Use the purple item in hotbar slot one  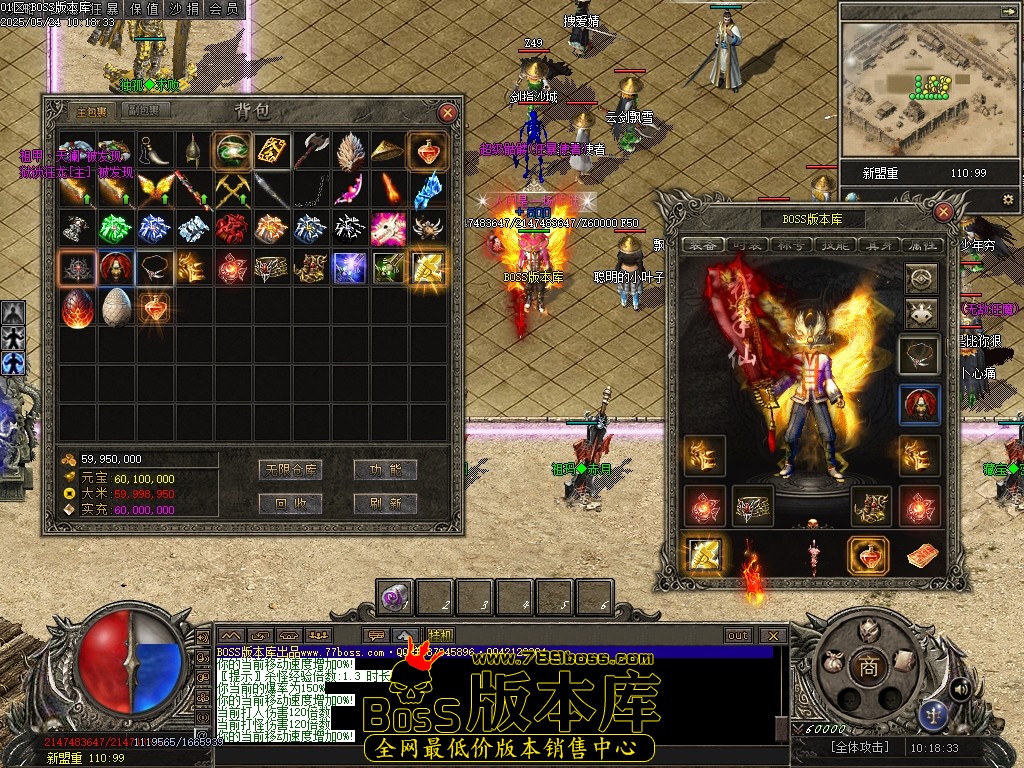click(x=393, y=597)
